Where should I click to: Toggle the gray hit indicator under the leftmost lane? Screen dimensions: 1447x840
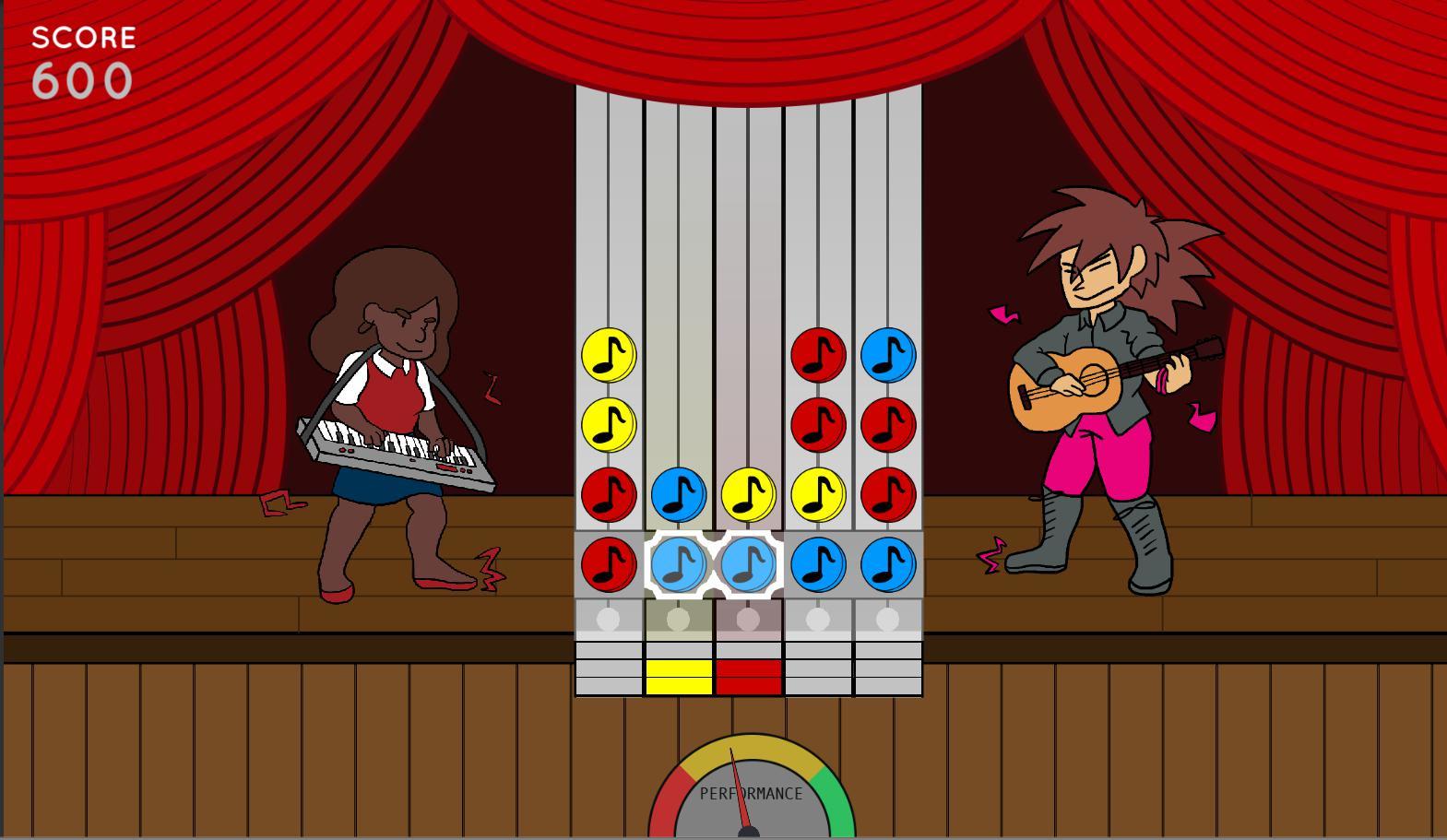pyautogui.click(x=607, y=621)
